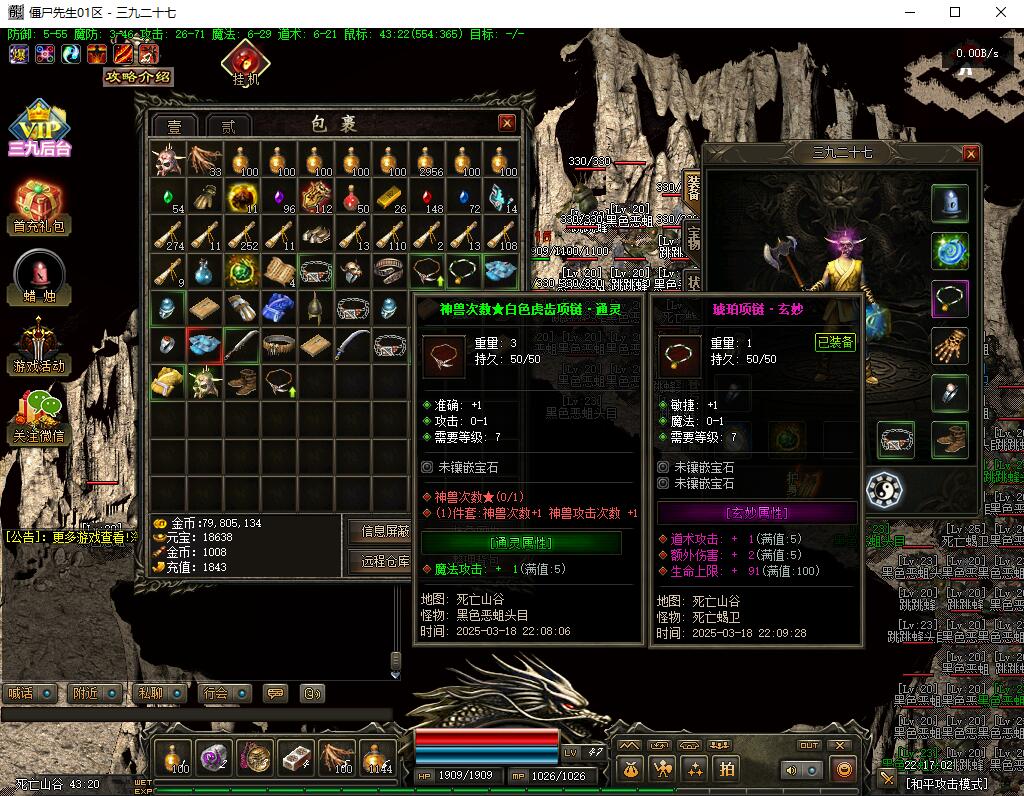Open the 游戏活动 events menu

(x=39, y=347)
